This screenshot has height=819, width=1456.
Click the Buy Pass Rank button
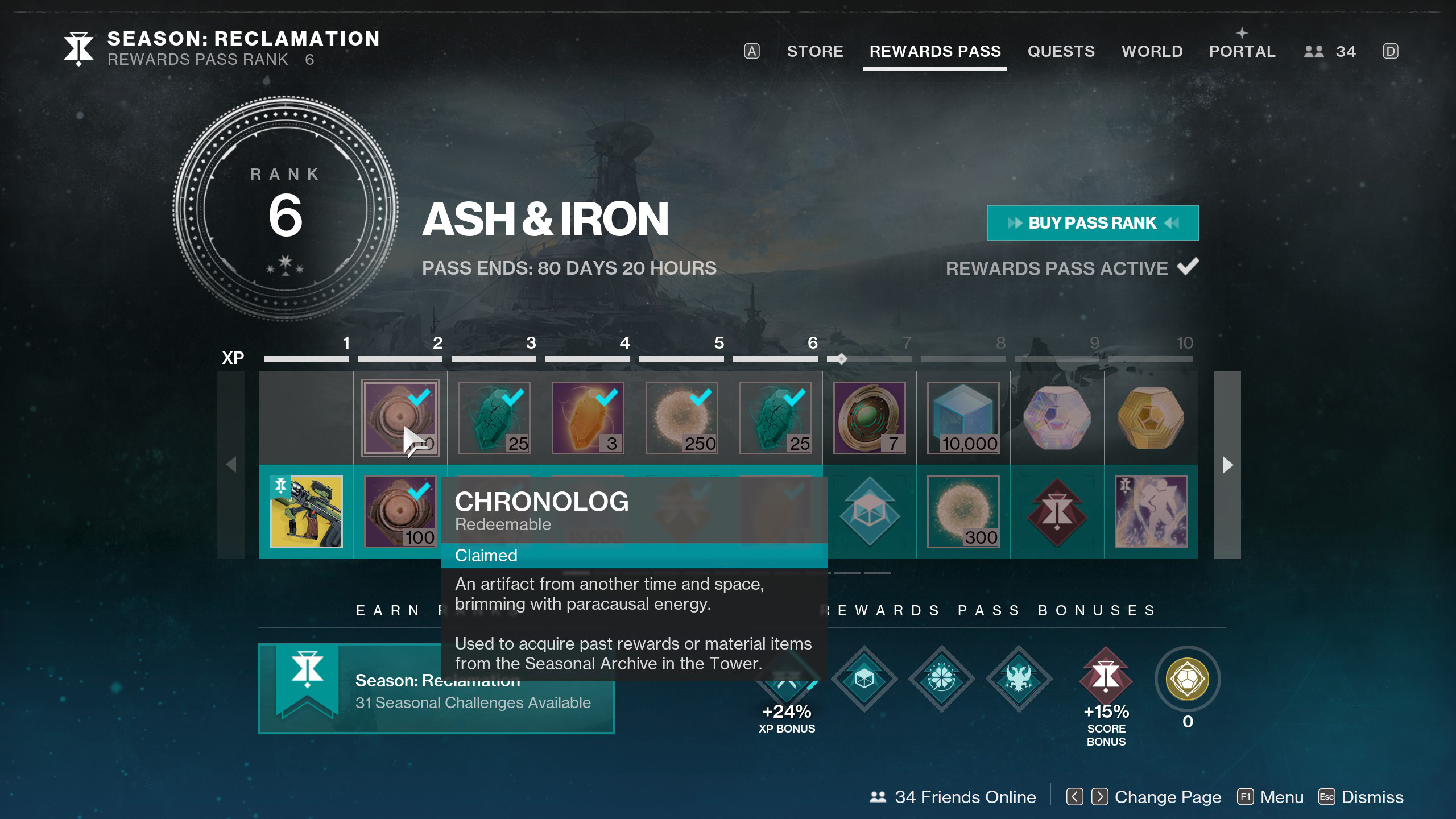tap(1093, 223)
